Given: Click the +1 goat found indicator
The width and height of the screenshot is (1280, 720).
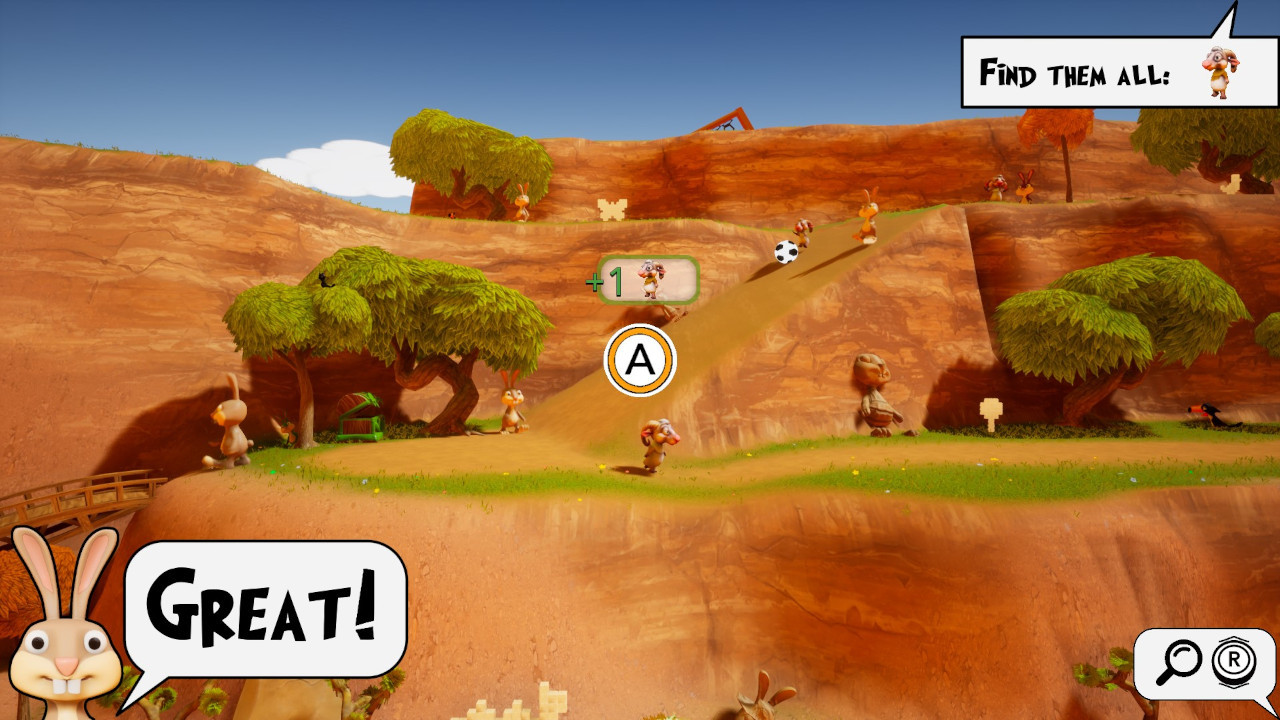Looking at the screenshot, I should 640,281.
